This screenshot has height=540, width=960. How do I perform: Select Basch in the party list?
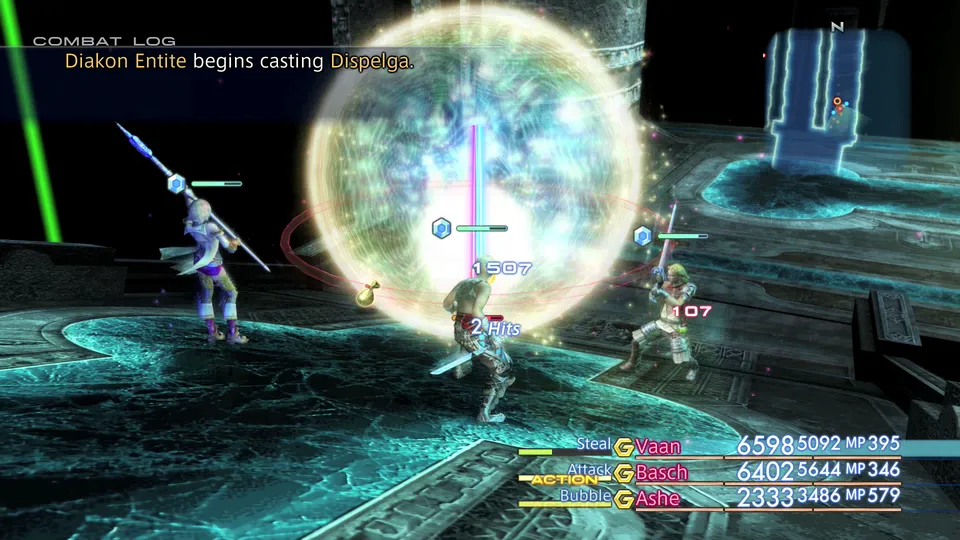662,472
